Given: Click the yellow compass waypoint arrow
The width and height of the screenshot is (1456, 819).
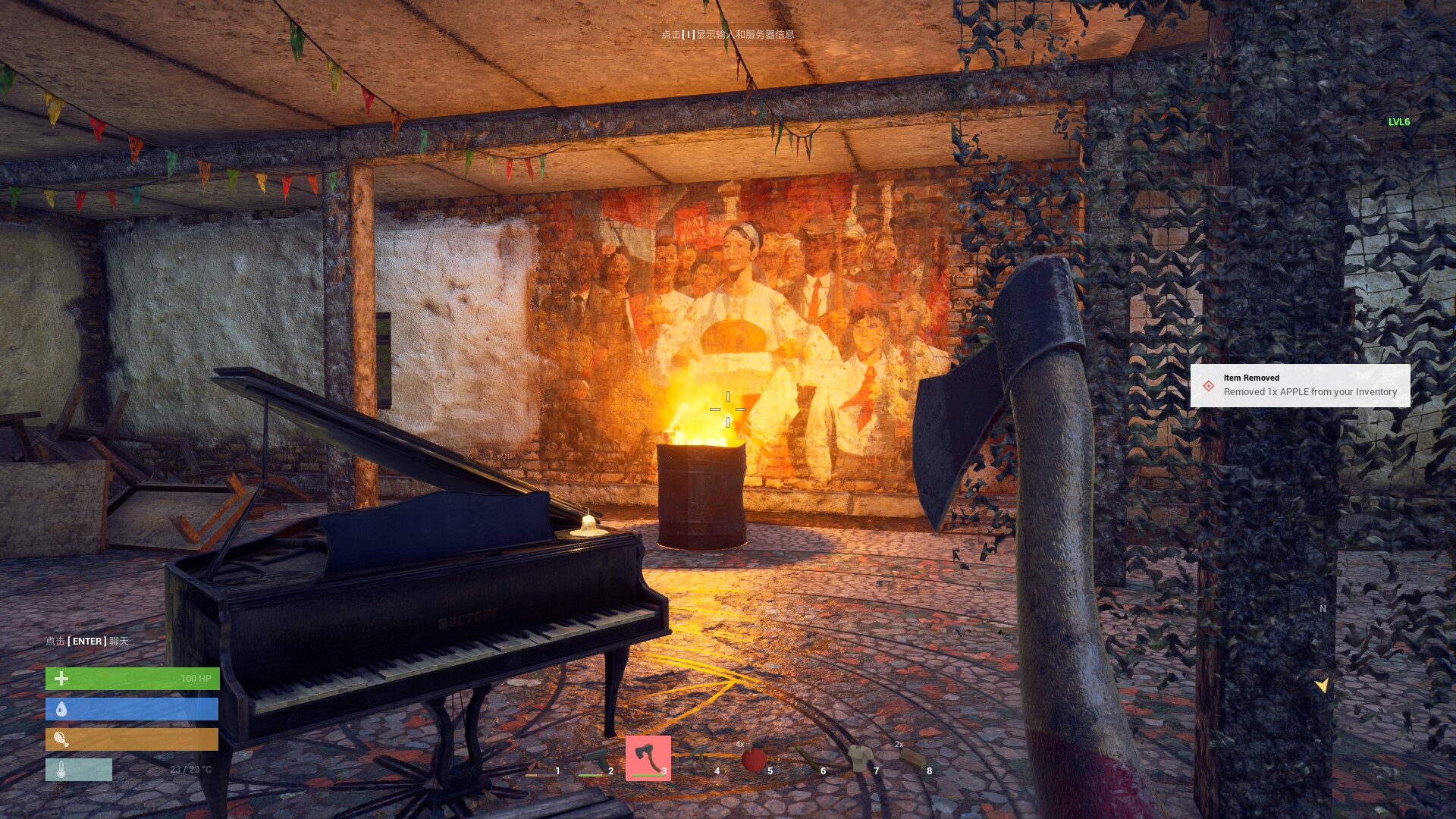Looking at the screenshot, I should 1322,683.
